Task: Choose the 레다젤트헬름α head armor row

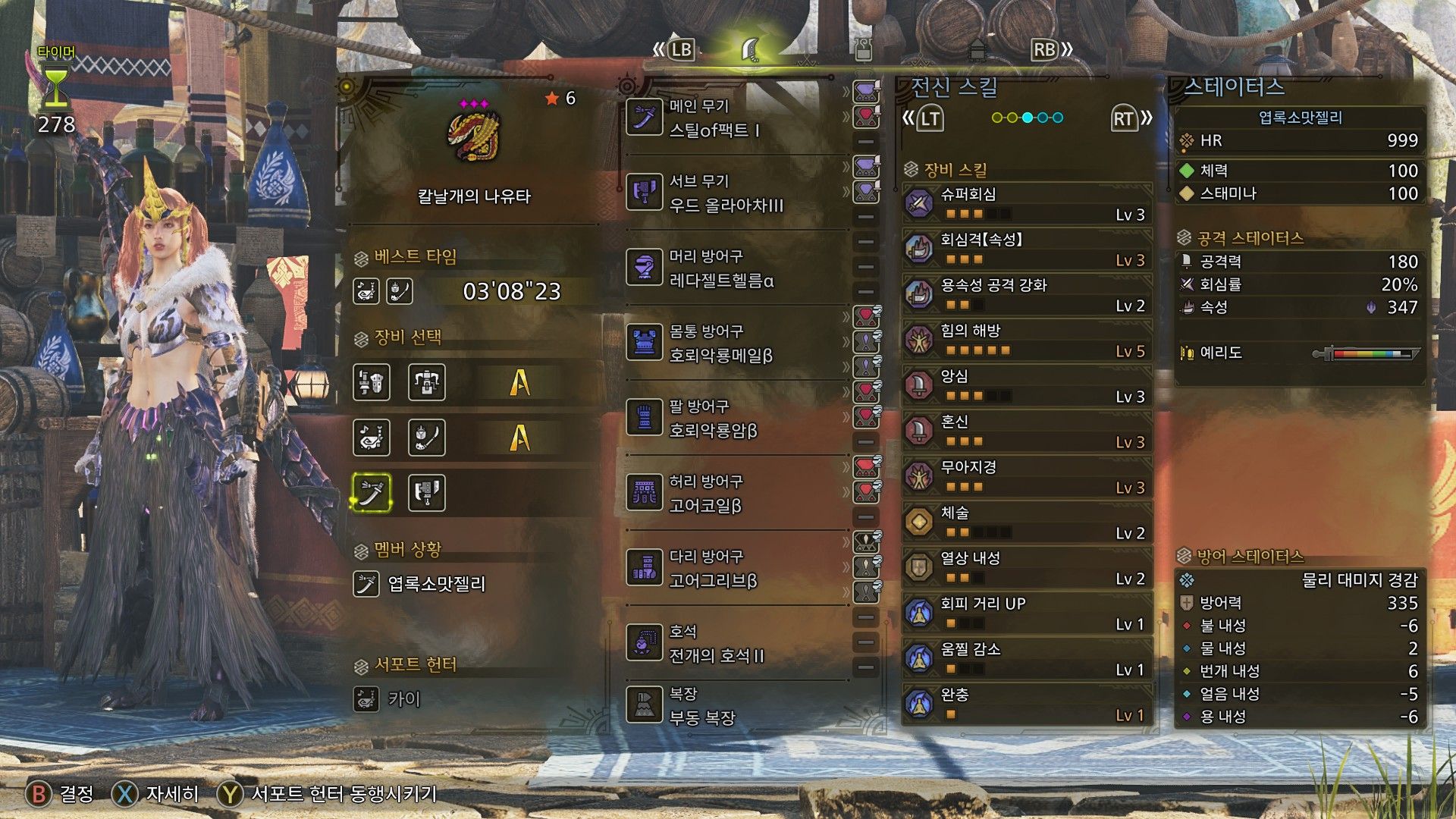Action: pyautogui.click(x=728, y=269)
